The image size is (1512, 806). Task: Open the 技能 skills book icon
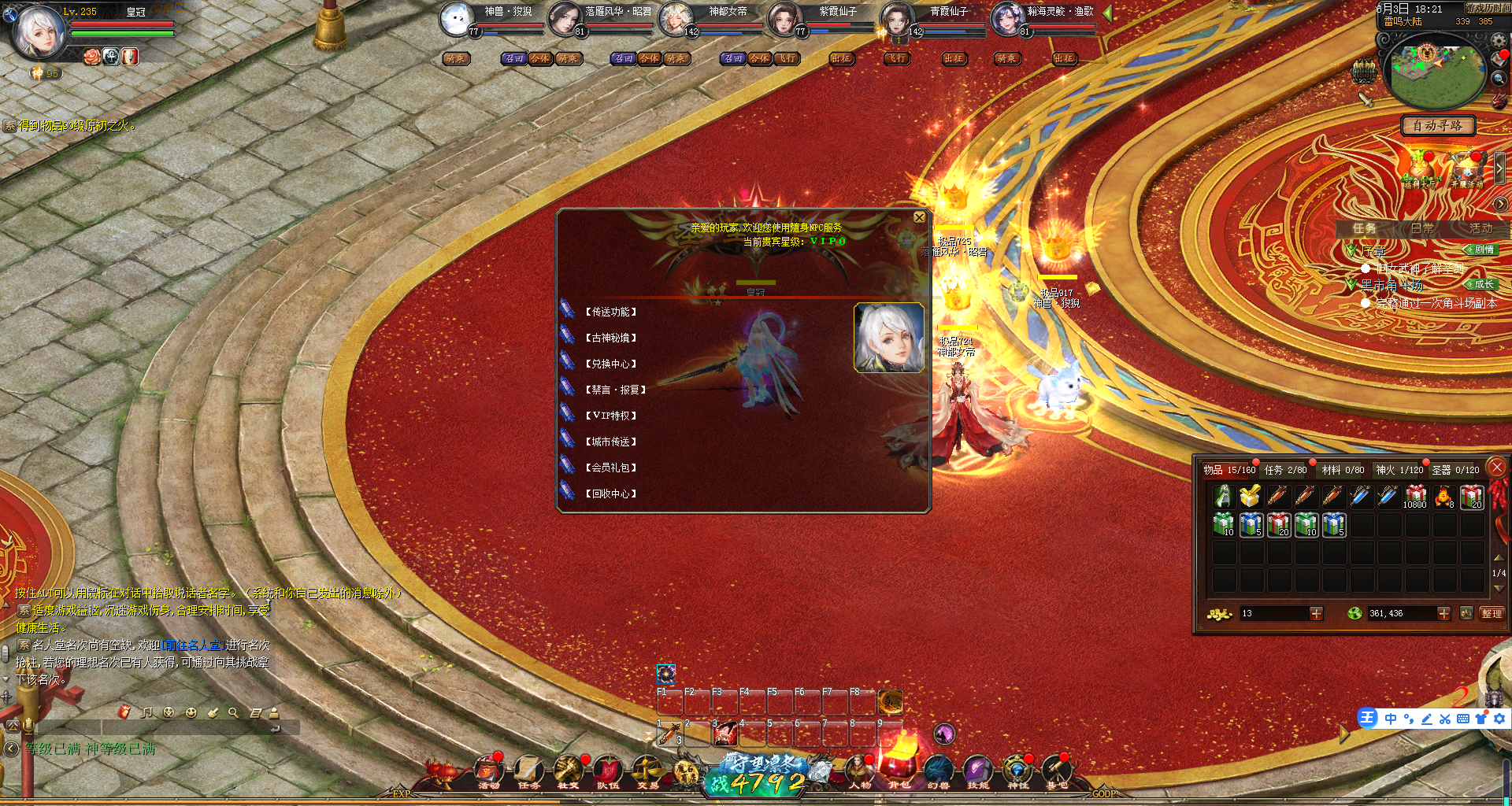coord(977,771)
